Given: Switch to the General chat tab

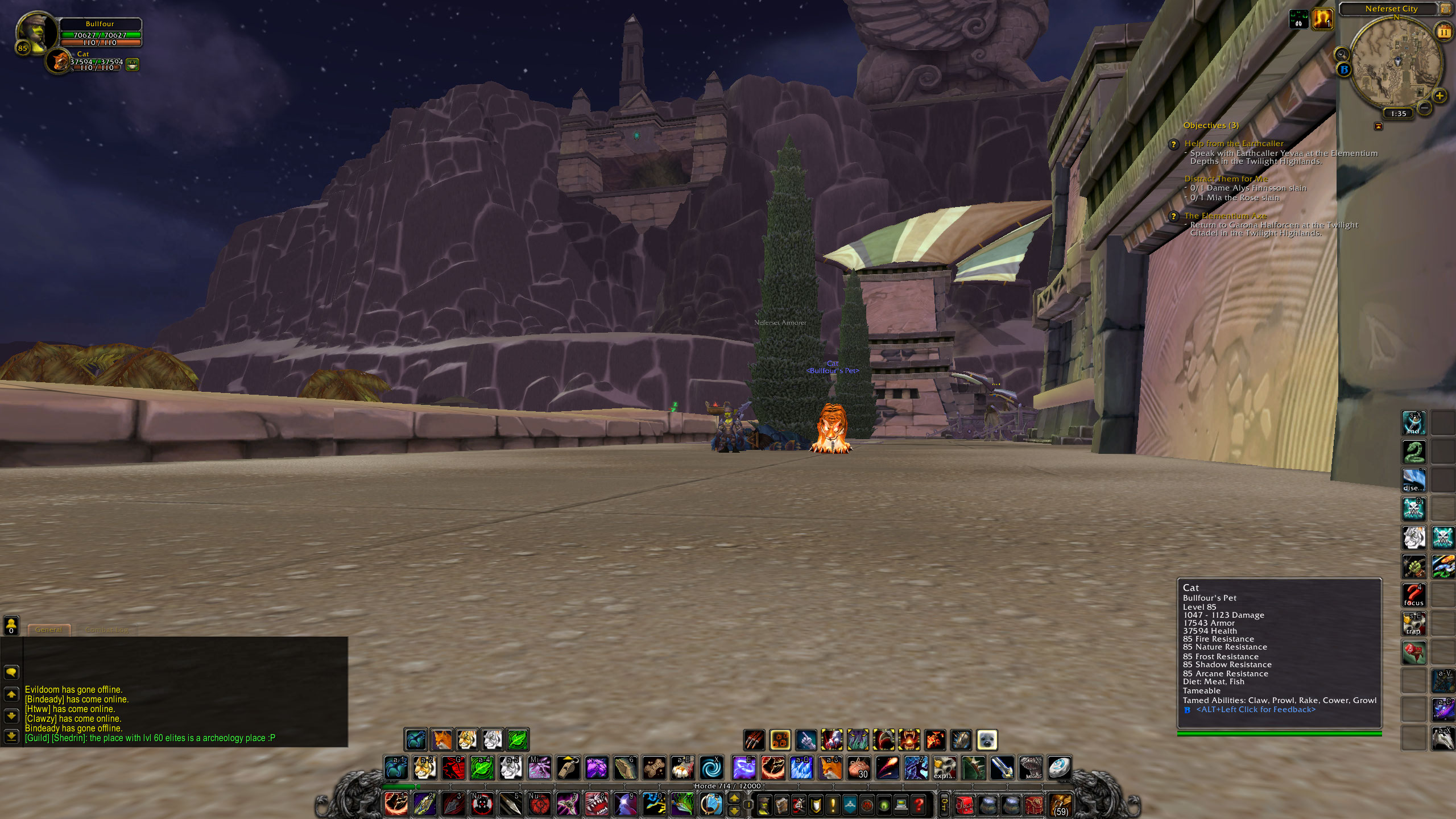Looking at the screenshot, I should click(49, 630).
